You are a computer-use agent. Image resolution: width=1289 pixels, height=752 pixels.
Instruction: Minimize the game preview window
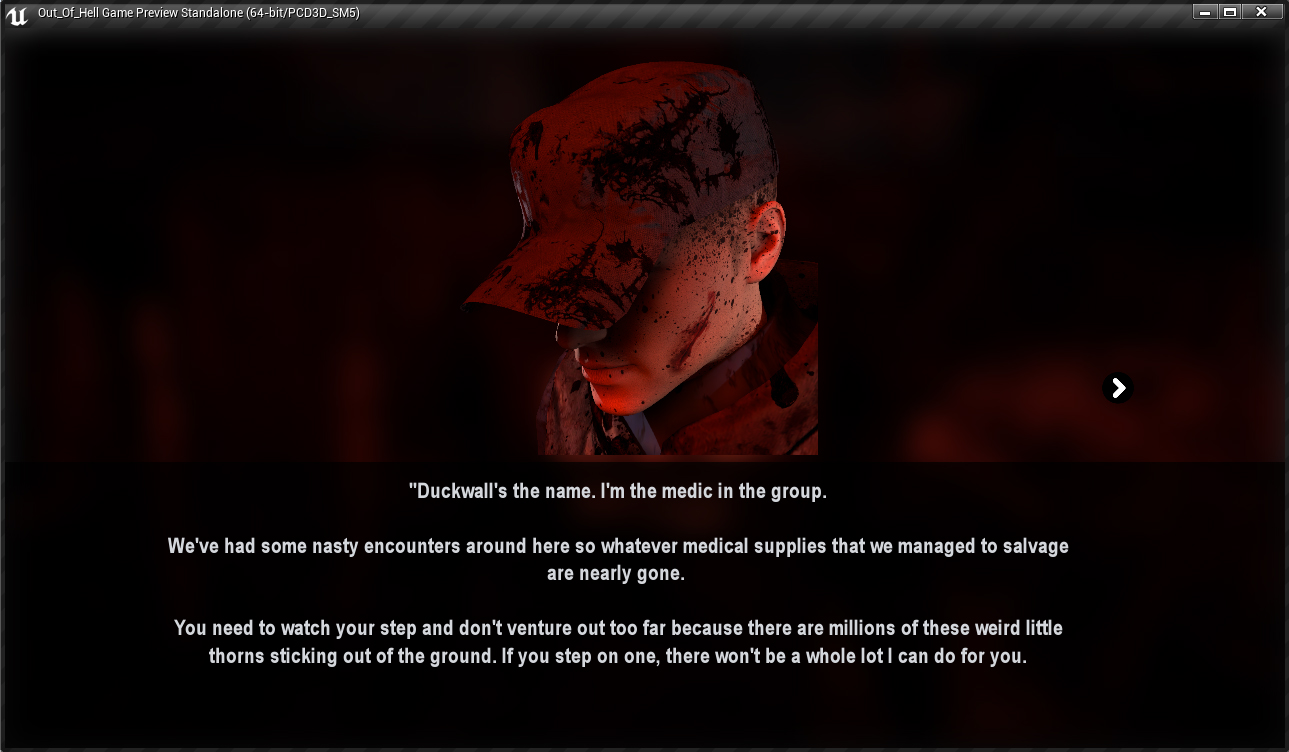[1205, 12]
